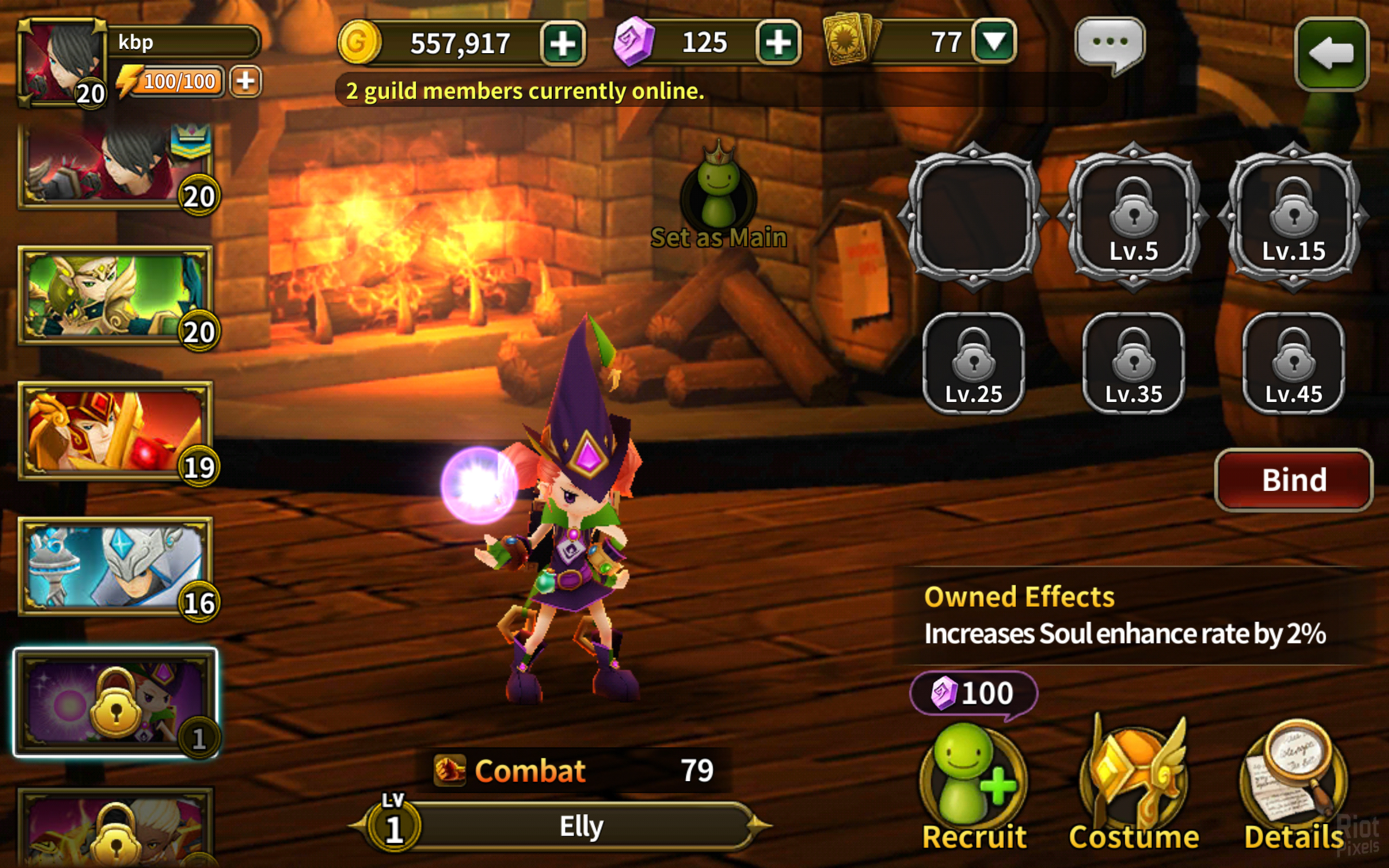Open the kbp player profile portrait
This screenshot has height=868, width=1389.
point(62,62)
